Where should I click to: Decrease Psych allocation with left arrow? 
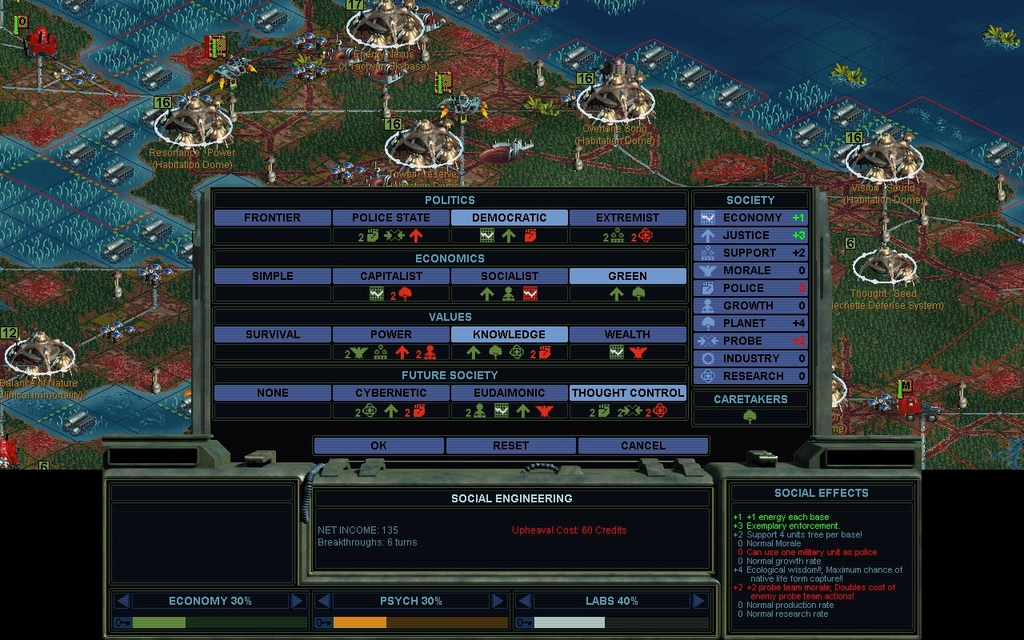[323, 601]
